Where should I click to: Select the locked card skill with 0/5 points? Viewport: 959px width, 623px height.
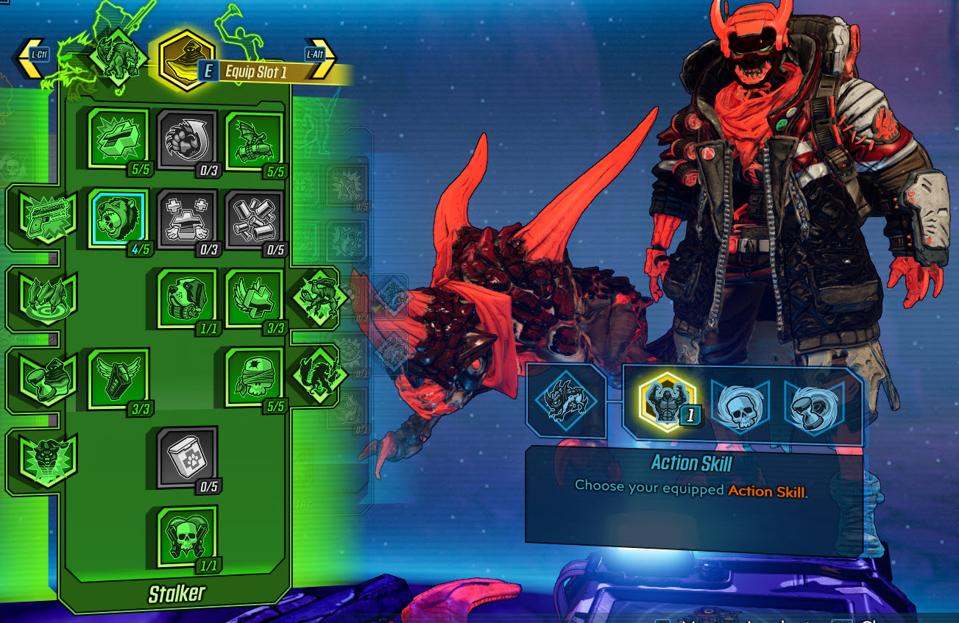[188, 456]
